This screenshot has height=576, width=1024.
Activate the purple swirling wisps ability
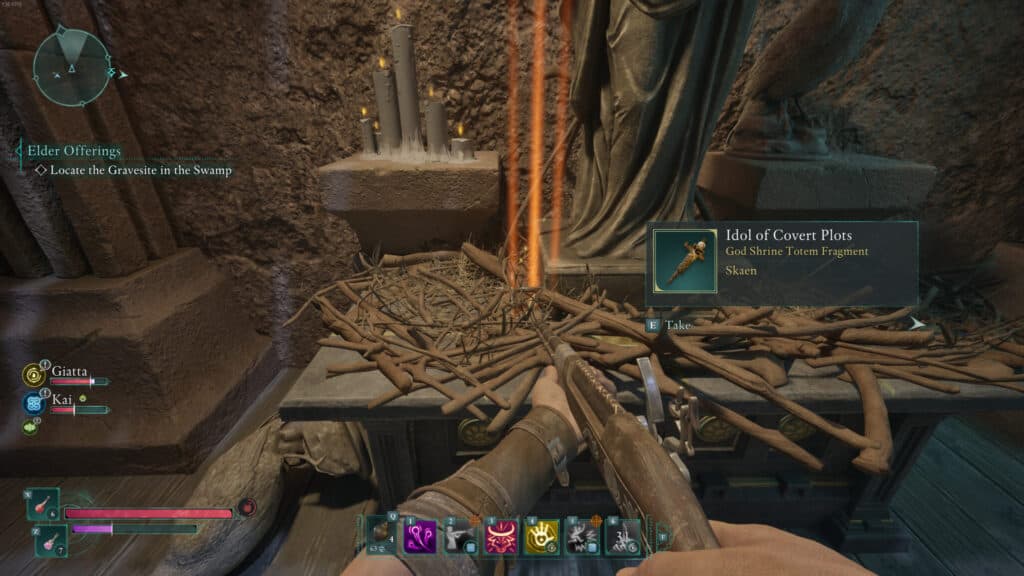[x=418, y=535]
